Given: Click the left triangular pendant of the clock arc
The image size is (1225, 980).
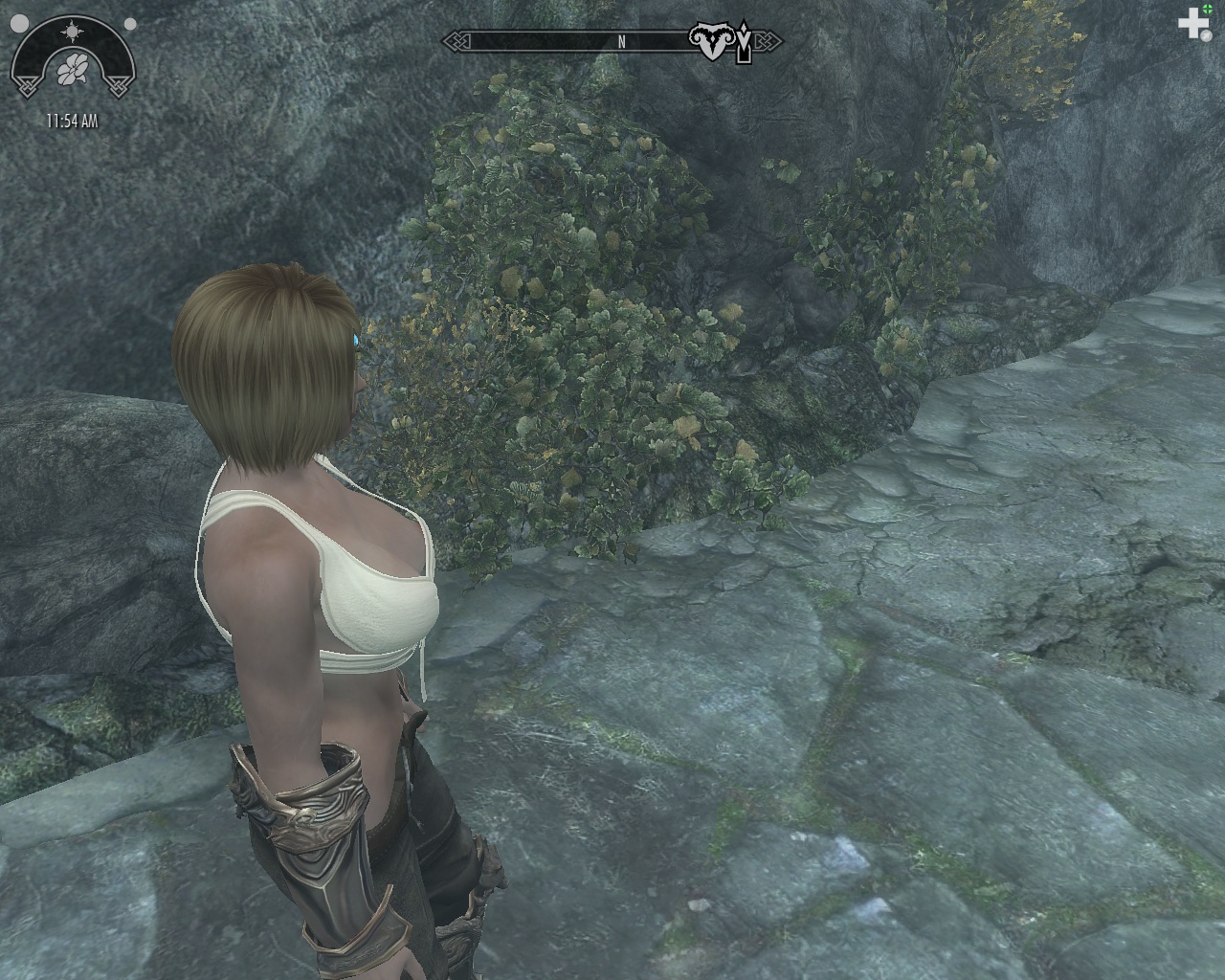Looking at the screenshot, I should 27,85.
